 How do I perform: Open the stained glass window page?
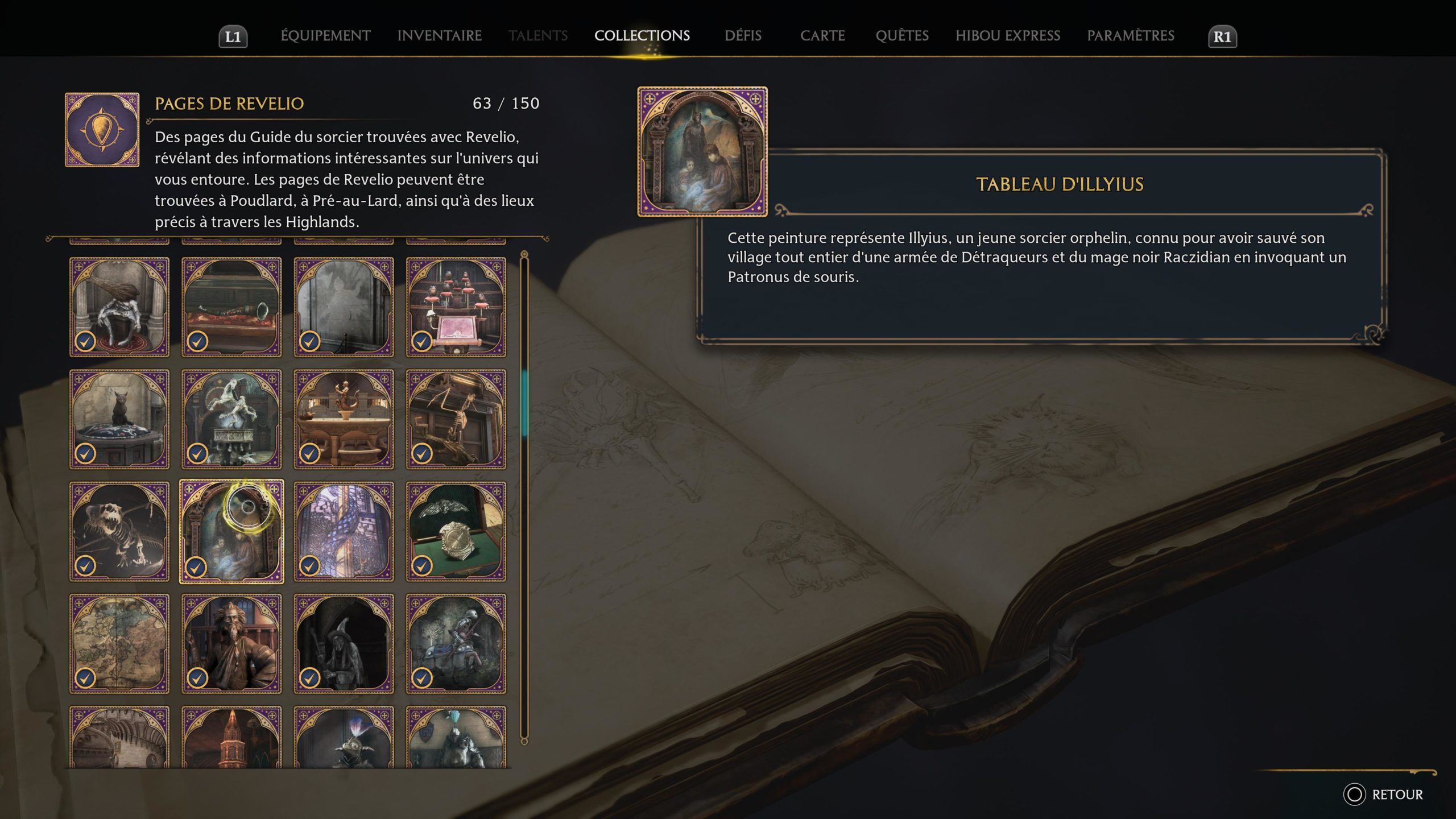coord(344,531)
